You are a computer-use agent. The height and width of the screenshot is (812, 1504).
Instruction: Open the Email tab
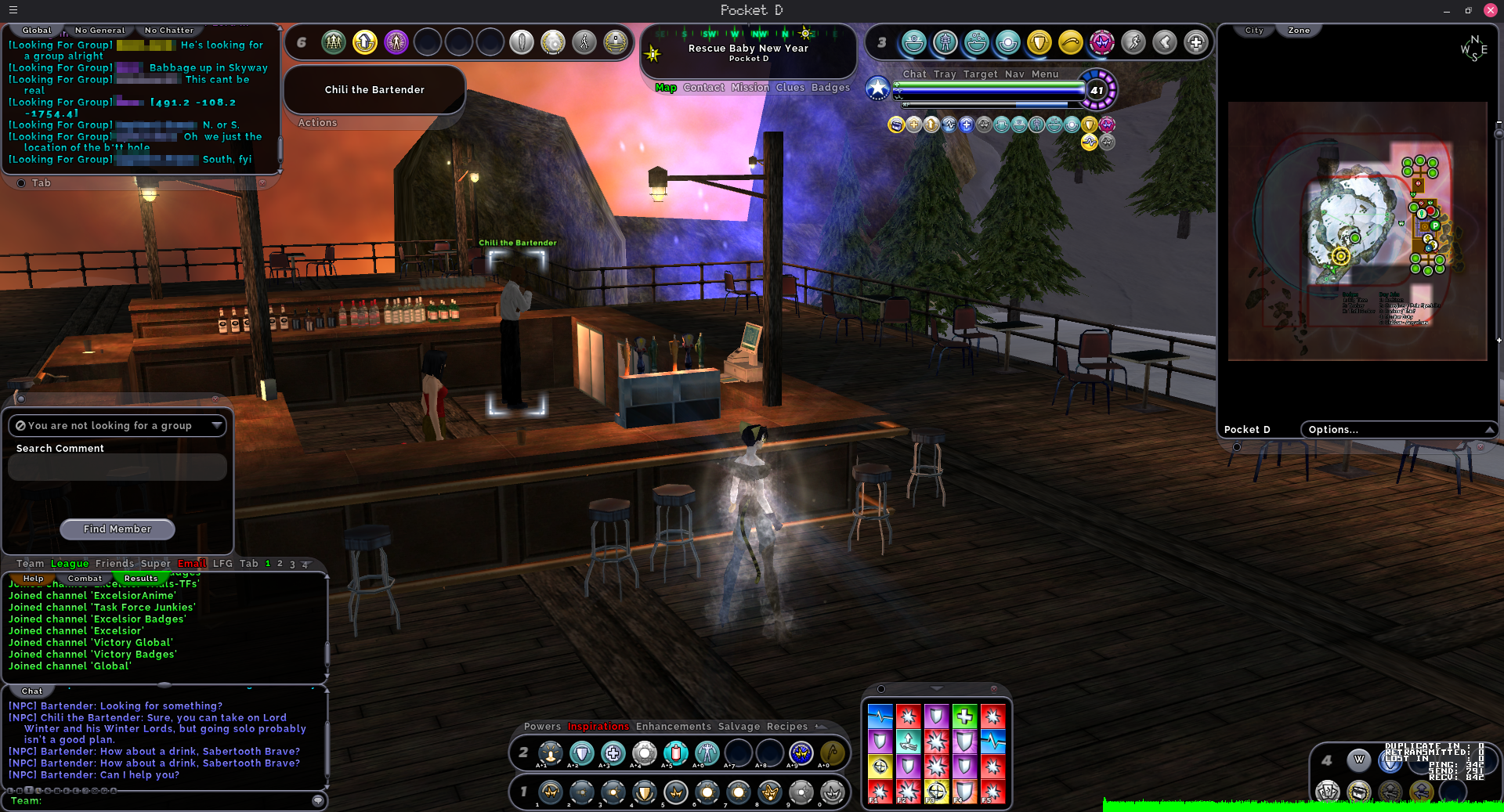tap(191, 564)
